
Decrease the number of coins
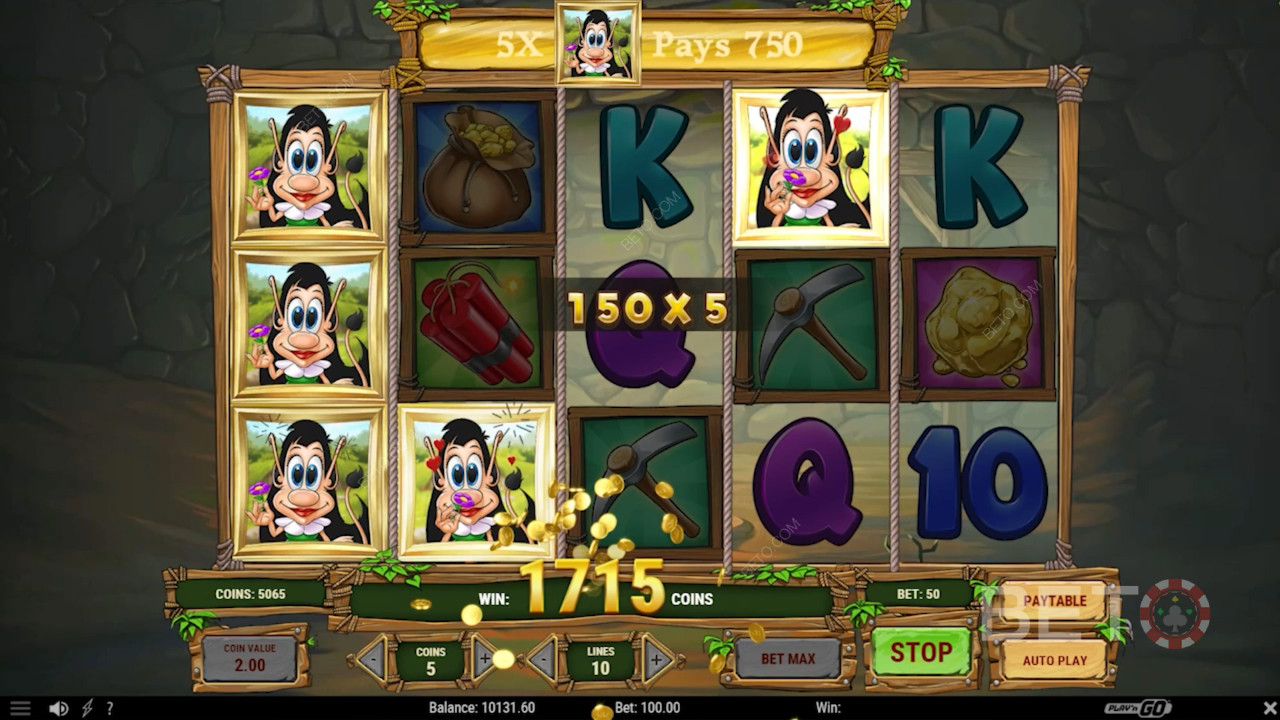[x=370, y=660]
